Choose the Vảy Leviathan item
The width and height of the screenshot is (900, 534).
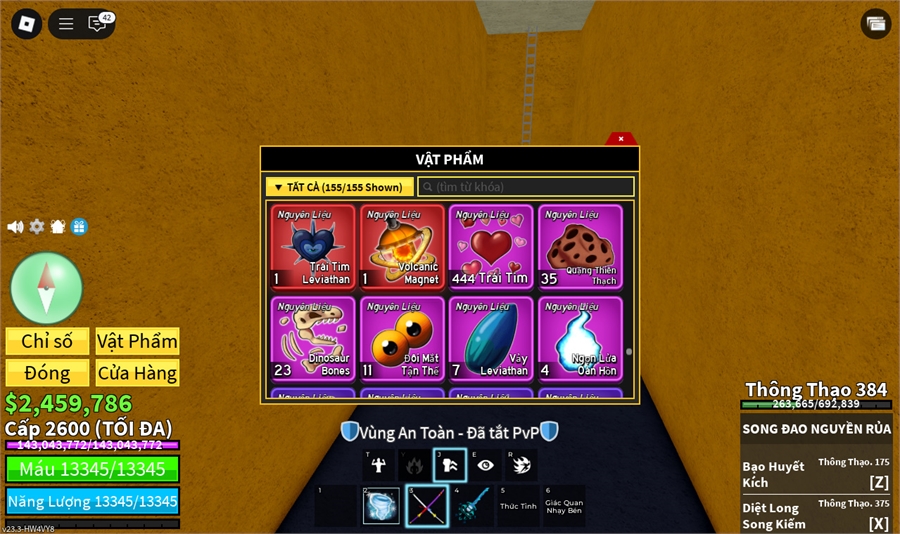[x=491, y=338]
